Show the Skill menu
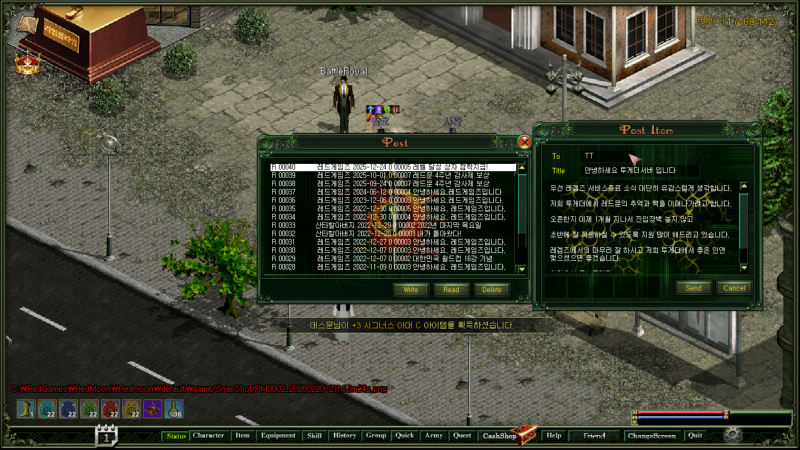800x450 pixels. click(314, 436)
